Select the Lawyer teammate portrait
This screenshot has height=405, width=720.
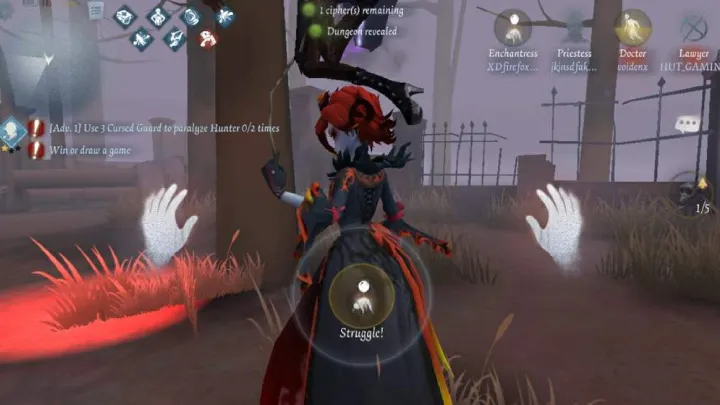tap(693, 28)
